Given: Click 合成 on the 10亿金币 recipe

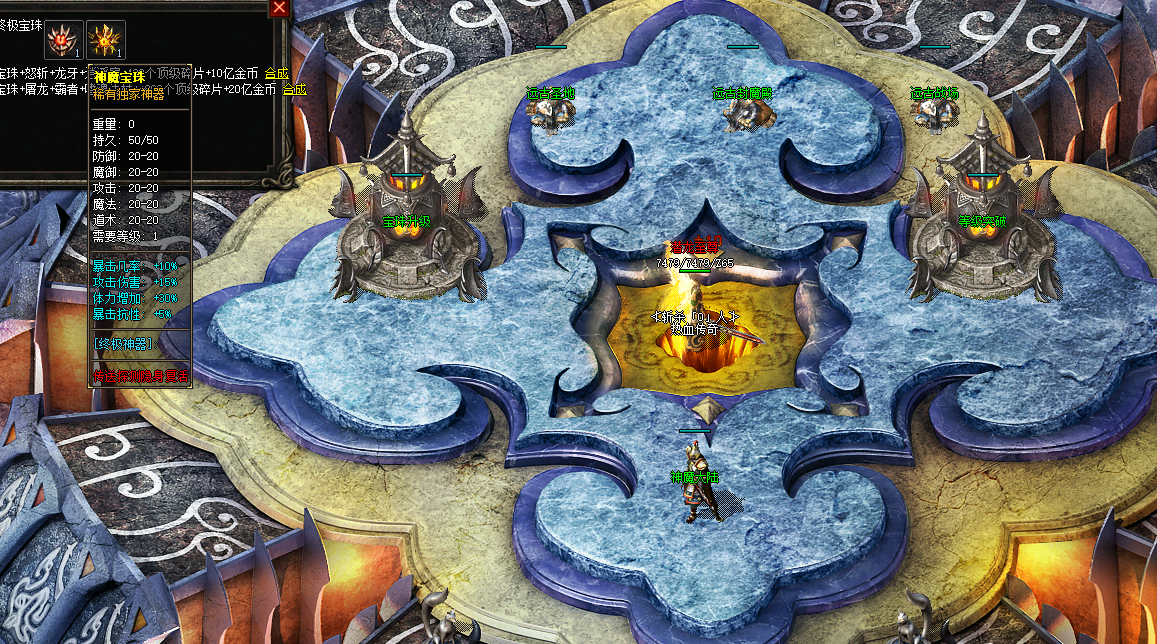Looking at the screenshot, I should point(277,74).
